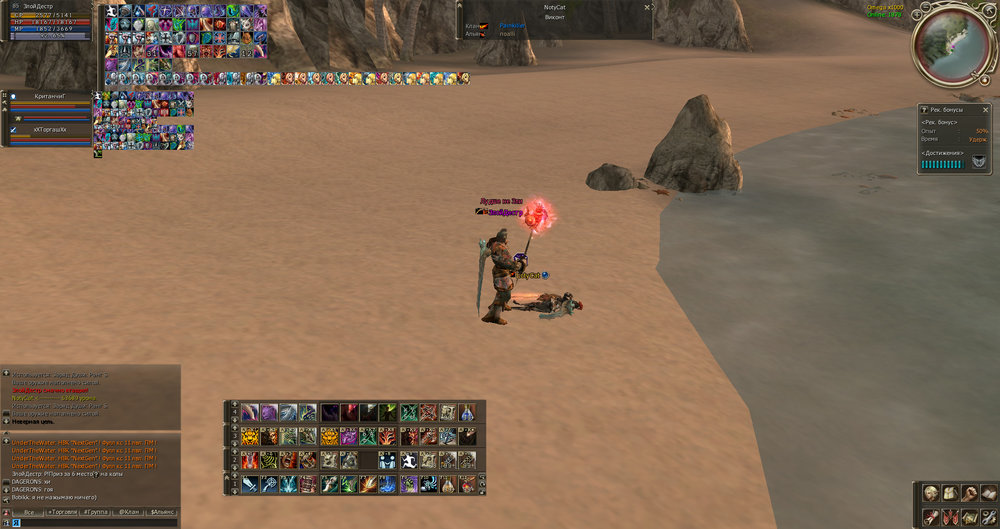Open the actions fist icon

click(x=970, y=493)
